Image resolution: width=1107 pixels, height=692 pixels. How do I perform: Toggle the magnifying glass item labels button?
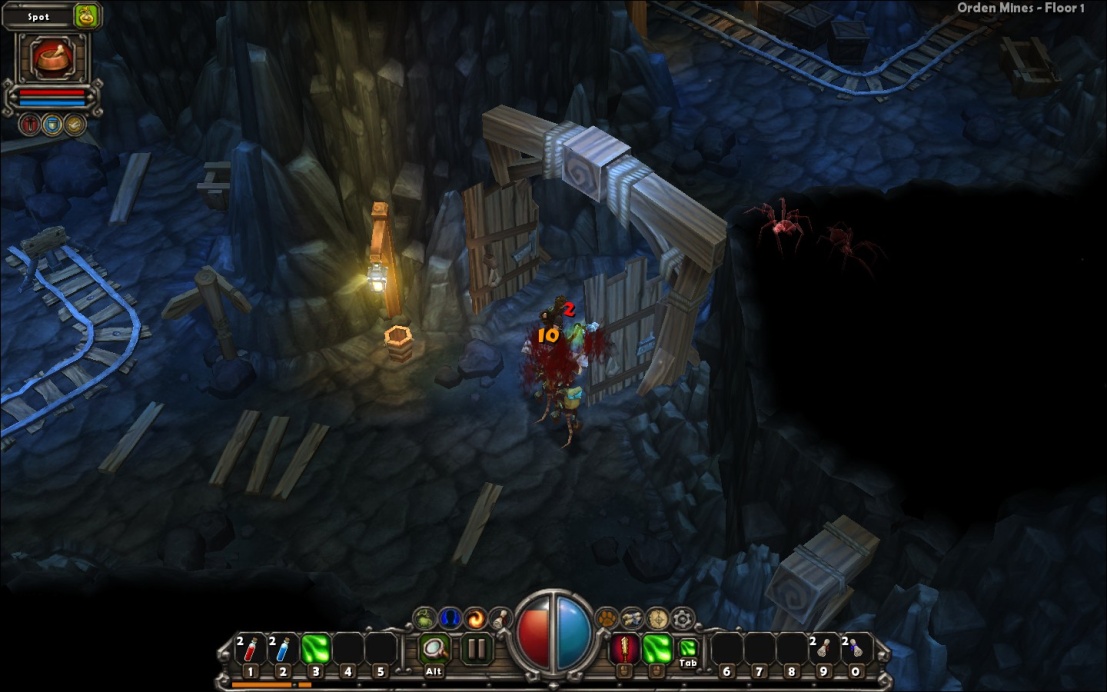pos(434,649)
